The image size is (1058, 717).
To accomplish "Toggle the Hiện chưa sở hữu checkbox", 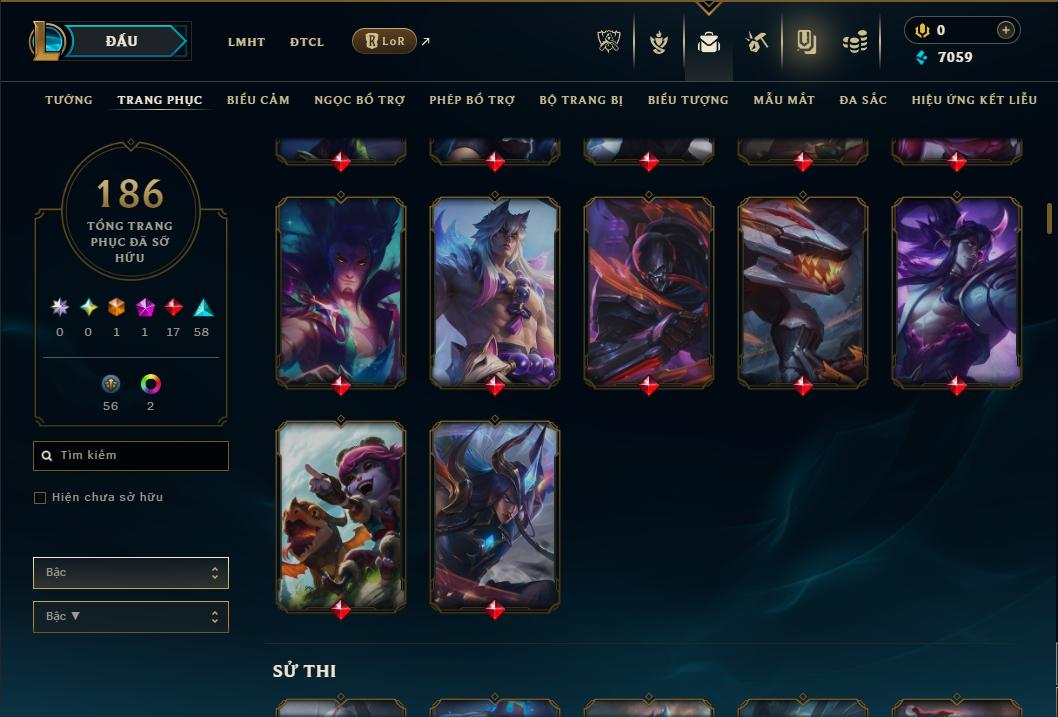I will point(40,498).
